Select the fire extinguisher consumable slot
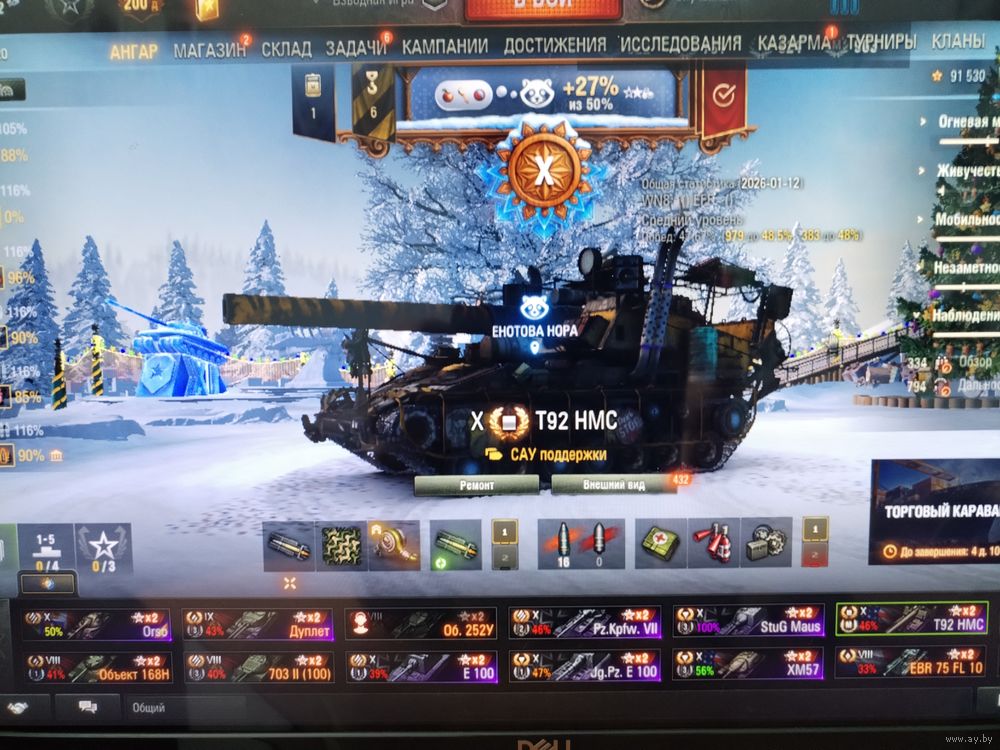The height and width of the screenshot is (750, 1000). coord(714,543)
